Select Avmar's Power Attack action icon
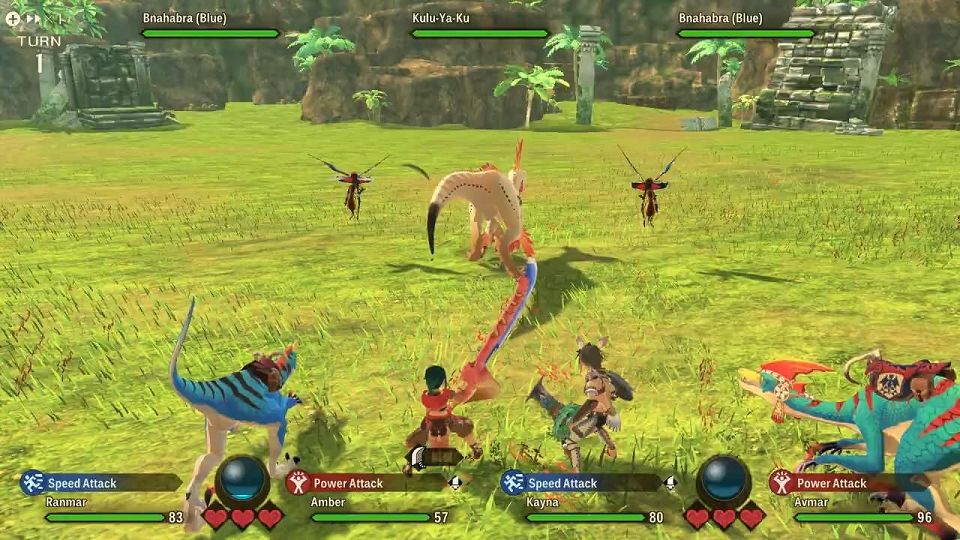Image resolution: width=960 pixels, height=540 pixels. tap(781, 483)
